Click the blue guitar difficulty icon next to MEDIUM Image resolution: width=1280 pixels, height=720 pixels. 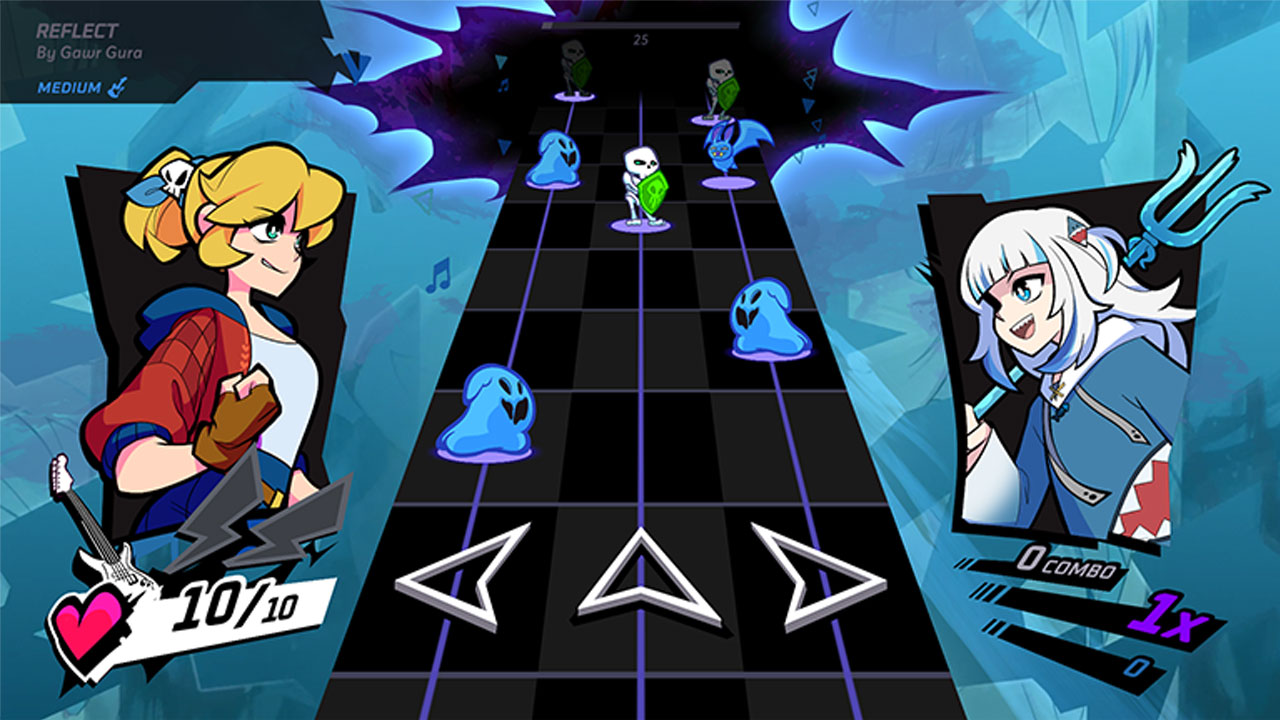[117, 88]
